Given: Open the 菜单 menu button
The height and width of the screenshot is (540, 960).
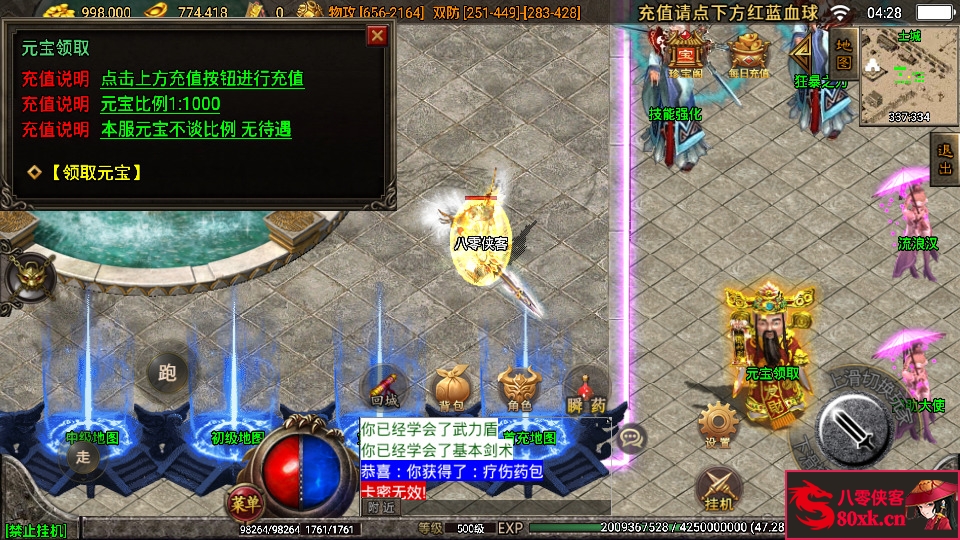Looking at the screenshot, I should tap(243, 500).
